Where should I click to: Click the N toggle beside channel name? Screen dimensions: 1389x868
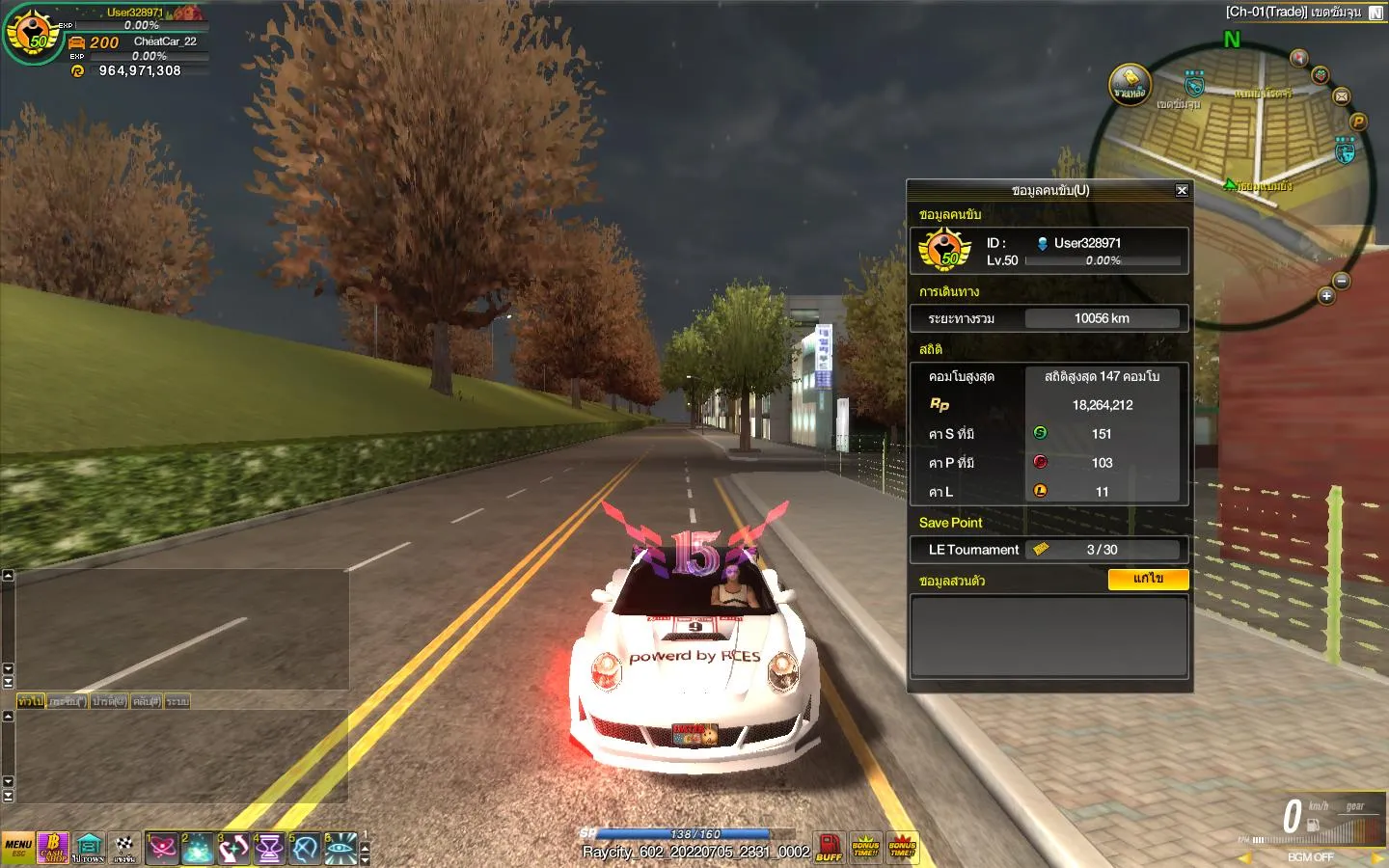(x=1375, y=13)
